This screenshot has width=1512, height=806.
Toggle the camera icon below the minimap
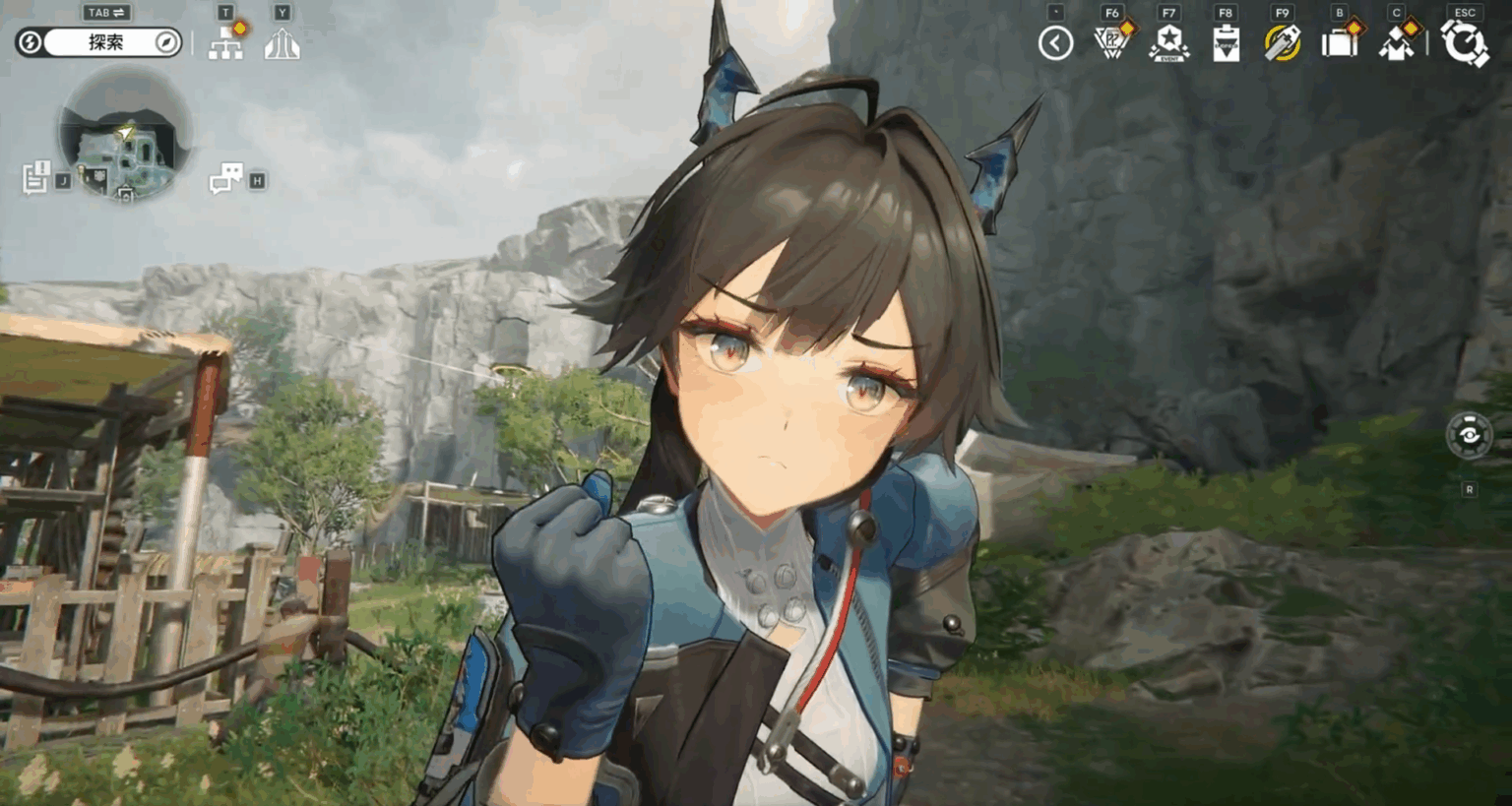coord(125,195)
